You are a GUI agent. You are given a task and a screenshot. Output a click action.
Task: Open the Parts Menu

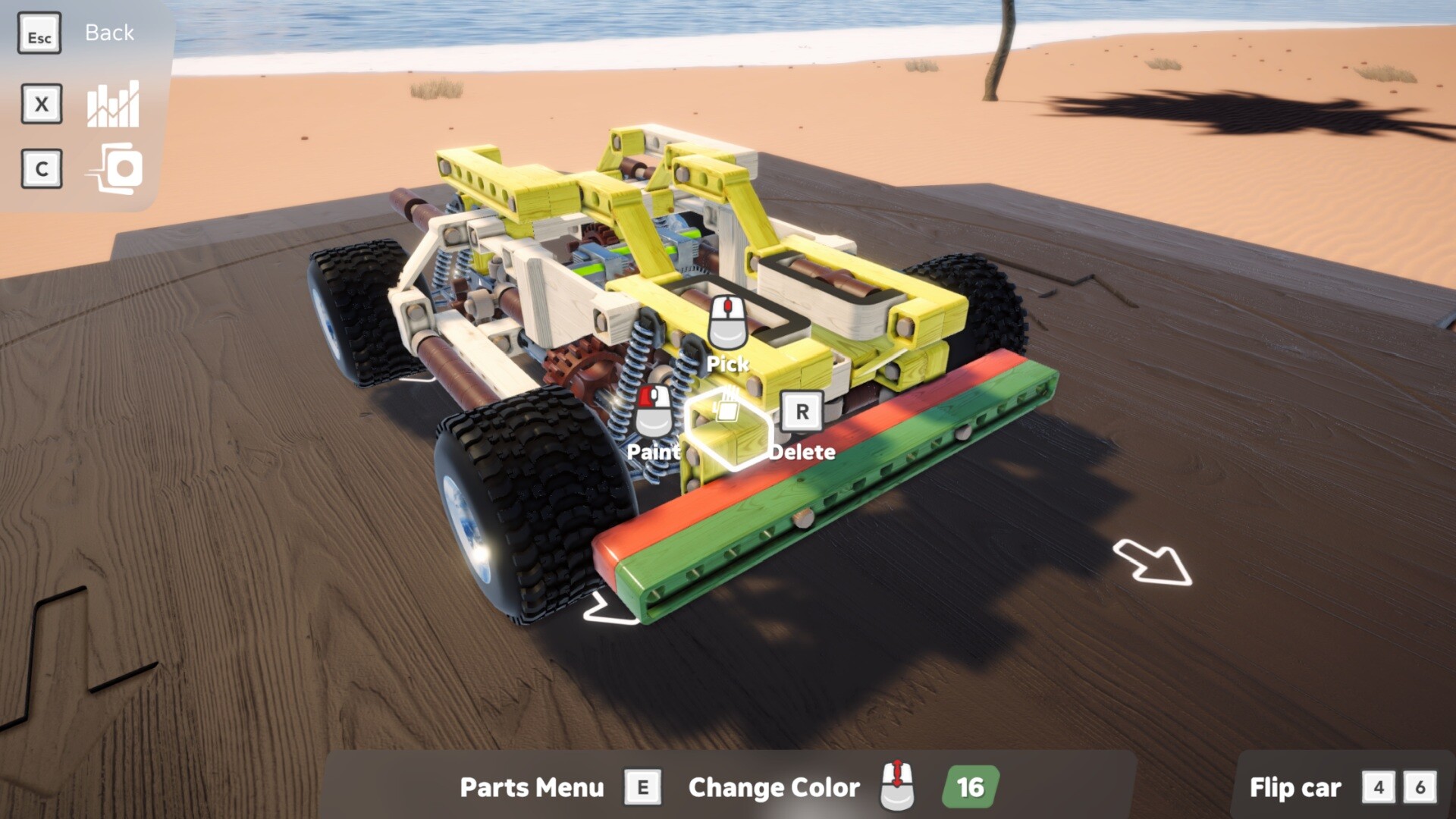(531, 789)
